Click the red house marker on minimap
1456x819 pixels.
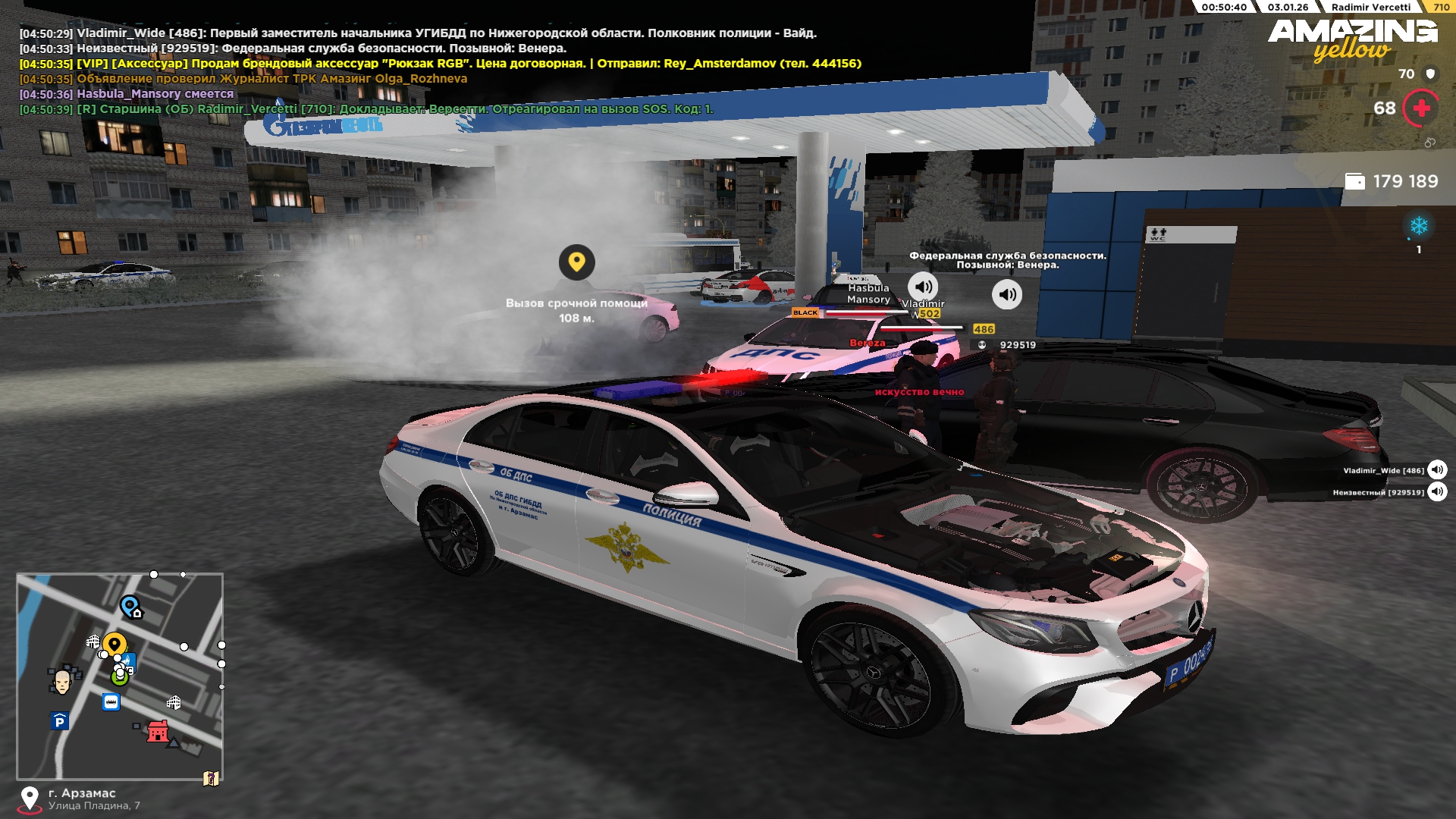158,731
